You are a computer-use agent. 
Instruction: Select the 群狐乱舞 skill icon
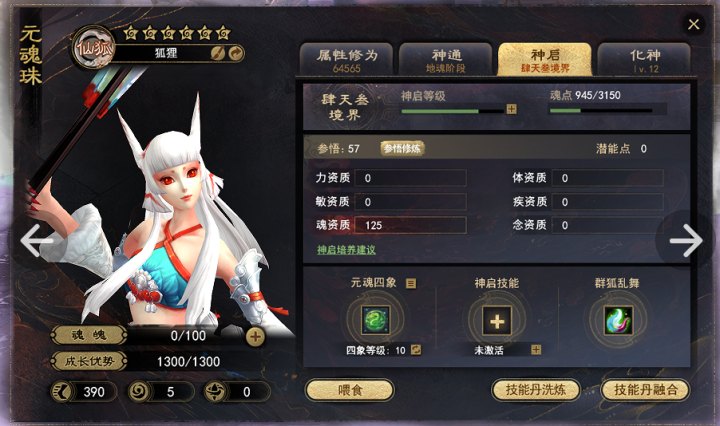point(618,320)
